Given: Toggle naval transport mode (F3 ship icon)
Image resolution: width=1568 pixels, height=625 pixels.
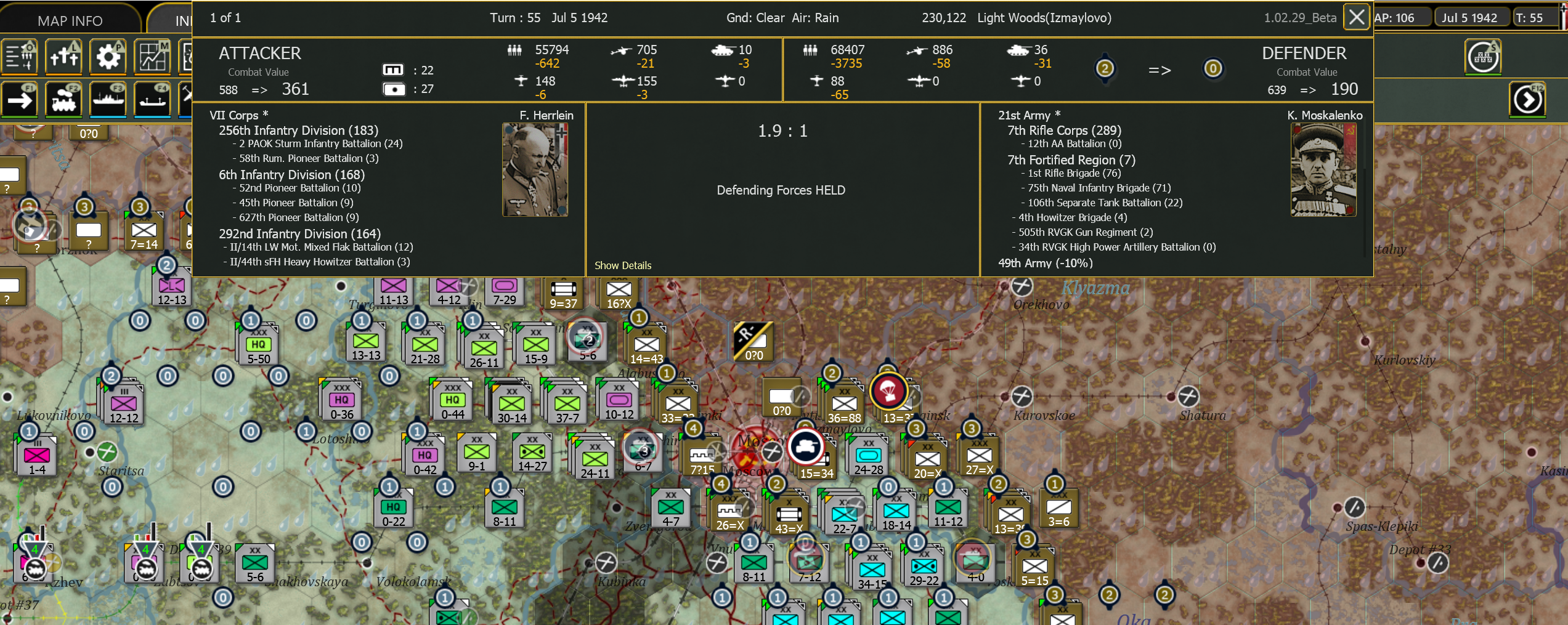Looking at the screenshot, I should pyautogui.click(x=108, y=99).
